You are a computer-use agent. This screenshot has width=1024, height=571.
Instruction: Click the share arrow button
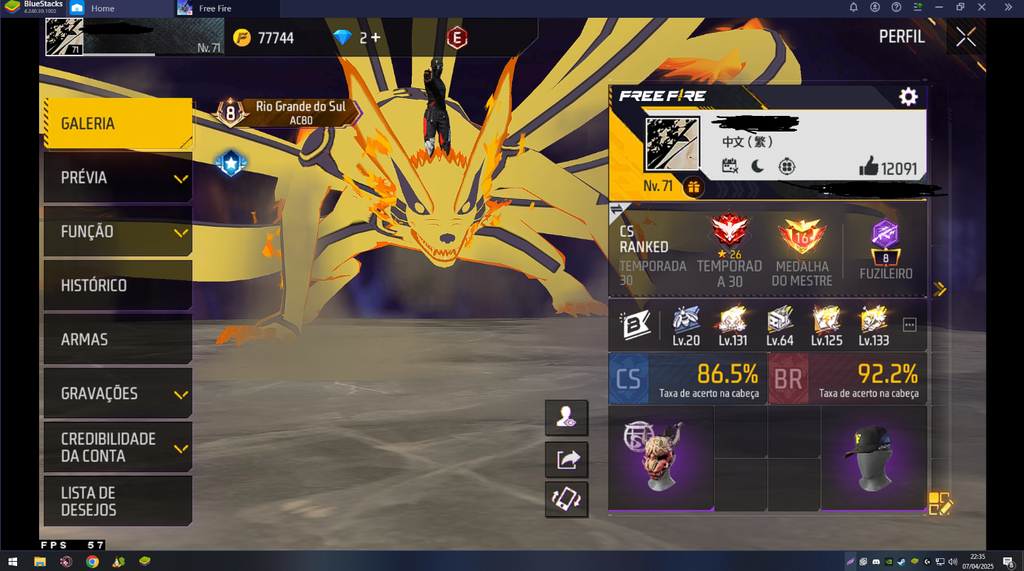[567, 459]
